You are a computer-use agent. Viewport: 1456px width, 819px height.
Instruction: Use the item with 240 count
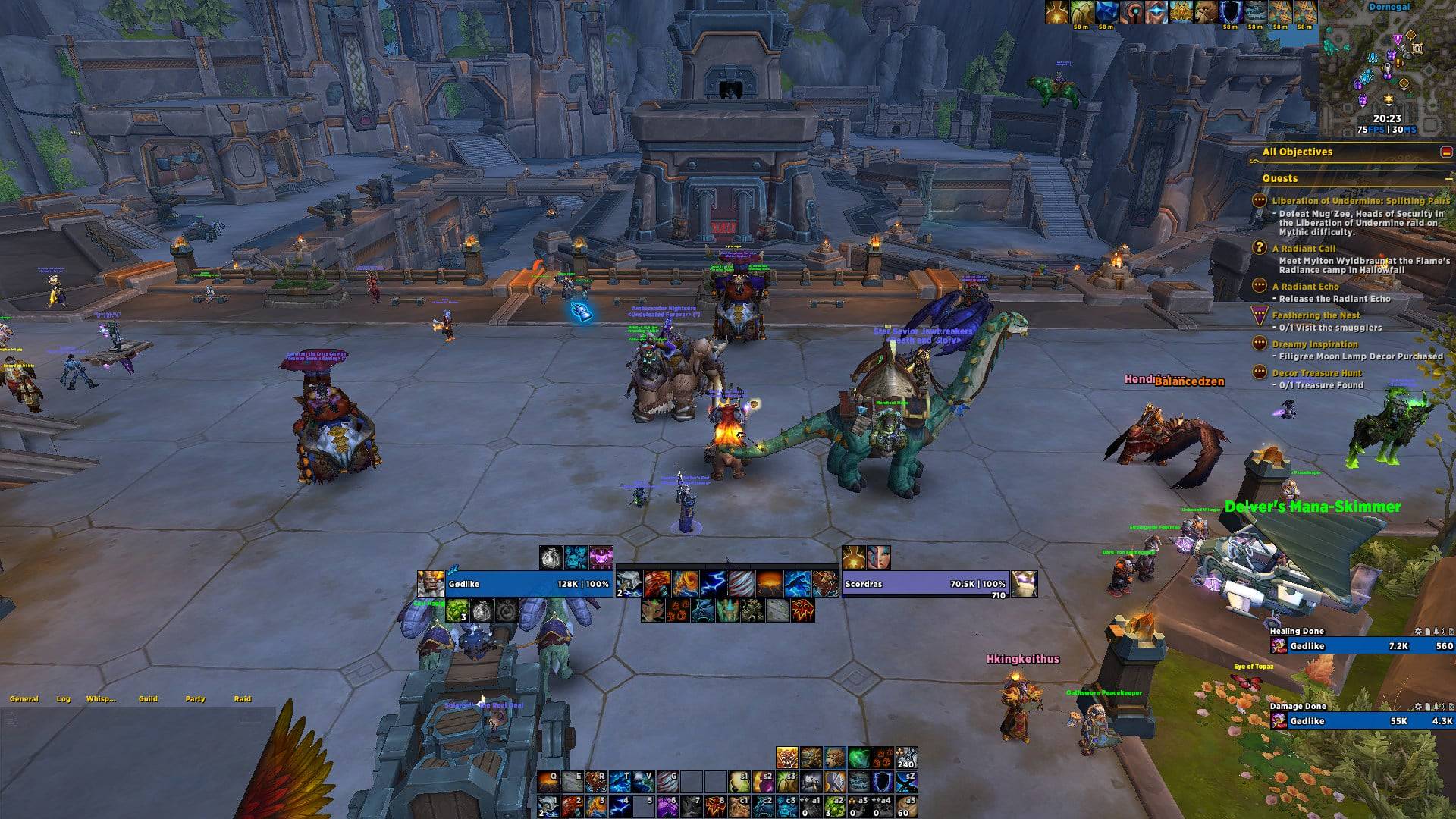906,758
